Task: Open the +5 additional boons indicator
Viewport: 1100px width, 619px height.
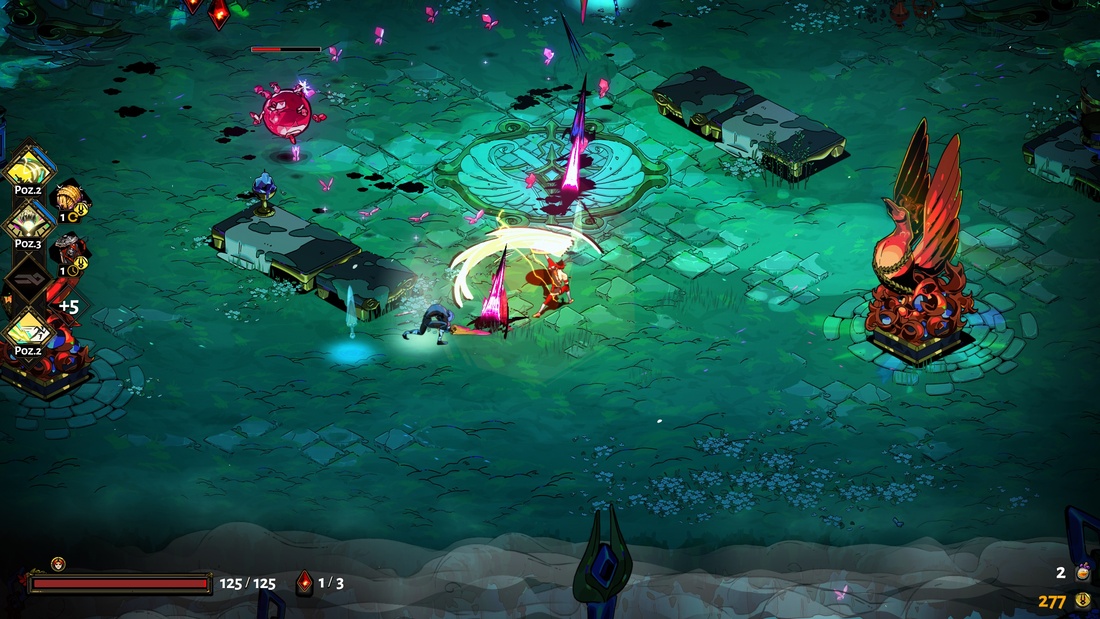Action: 66,305
